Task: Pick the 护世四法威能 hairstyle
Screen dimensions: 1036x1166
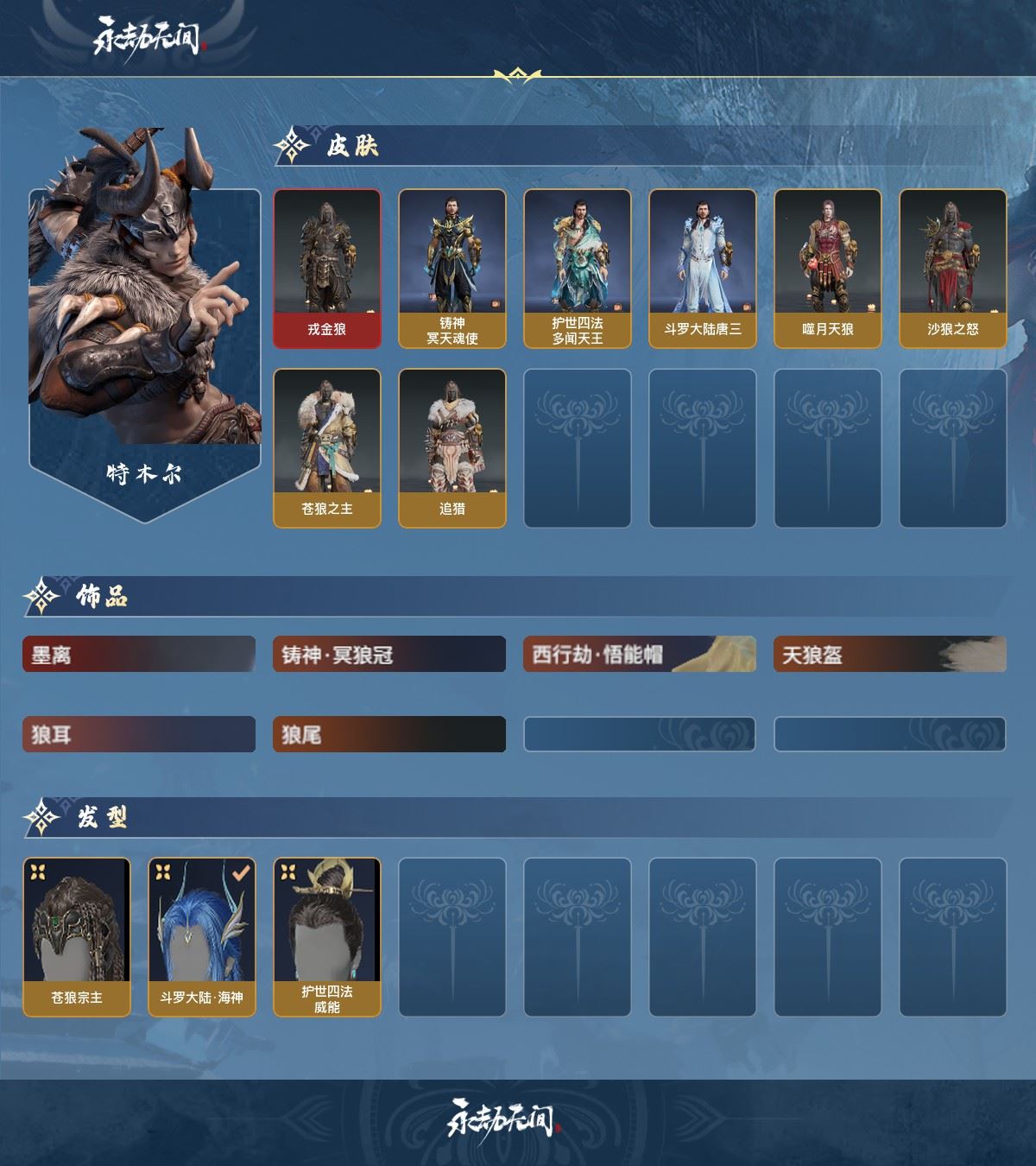Action: point(327,936)
